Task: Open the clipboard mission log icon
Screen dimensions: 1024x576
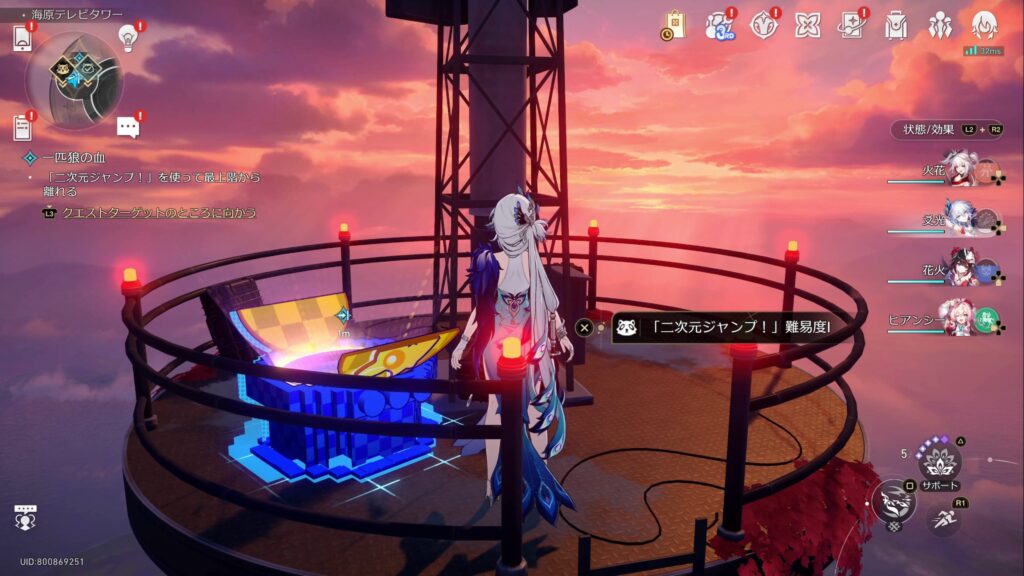Action: 22,127
